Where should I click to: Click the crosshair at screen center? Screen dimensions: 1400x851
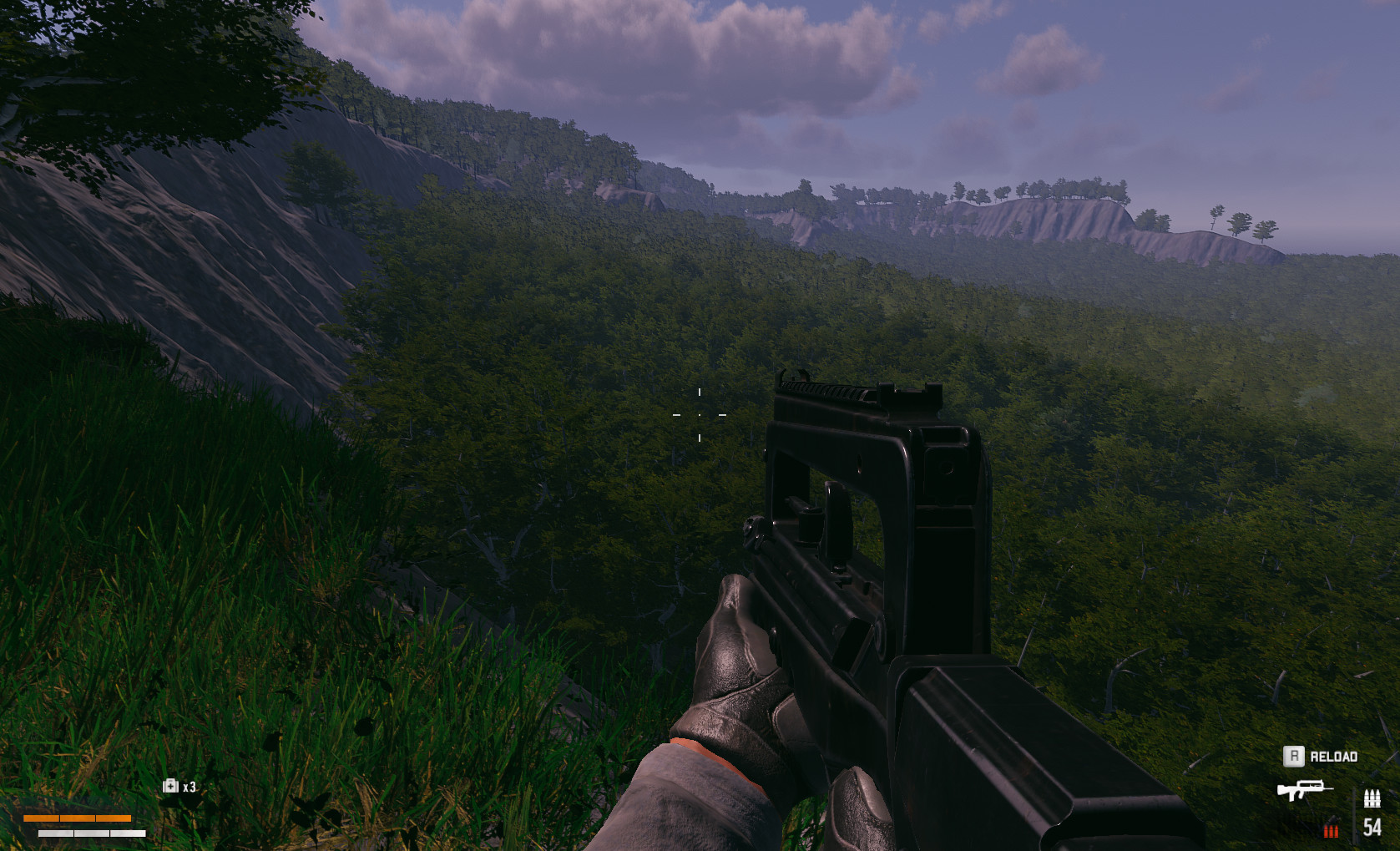700,413
